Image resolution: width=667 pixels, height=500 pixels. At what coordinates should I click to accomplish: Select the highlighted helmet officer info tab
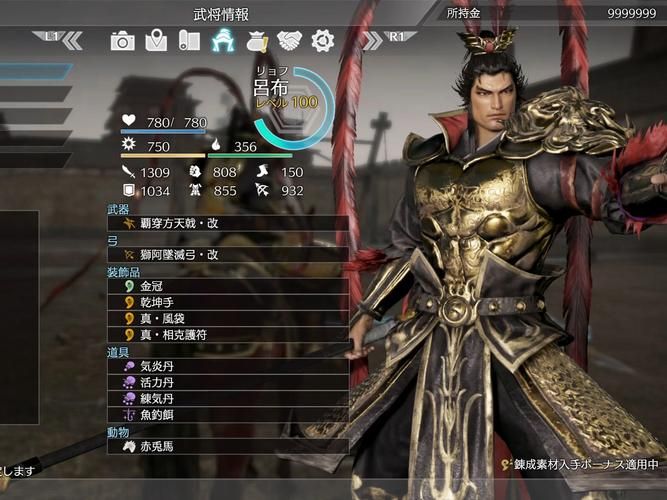[222, 41]
